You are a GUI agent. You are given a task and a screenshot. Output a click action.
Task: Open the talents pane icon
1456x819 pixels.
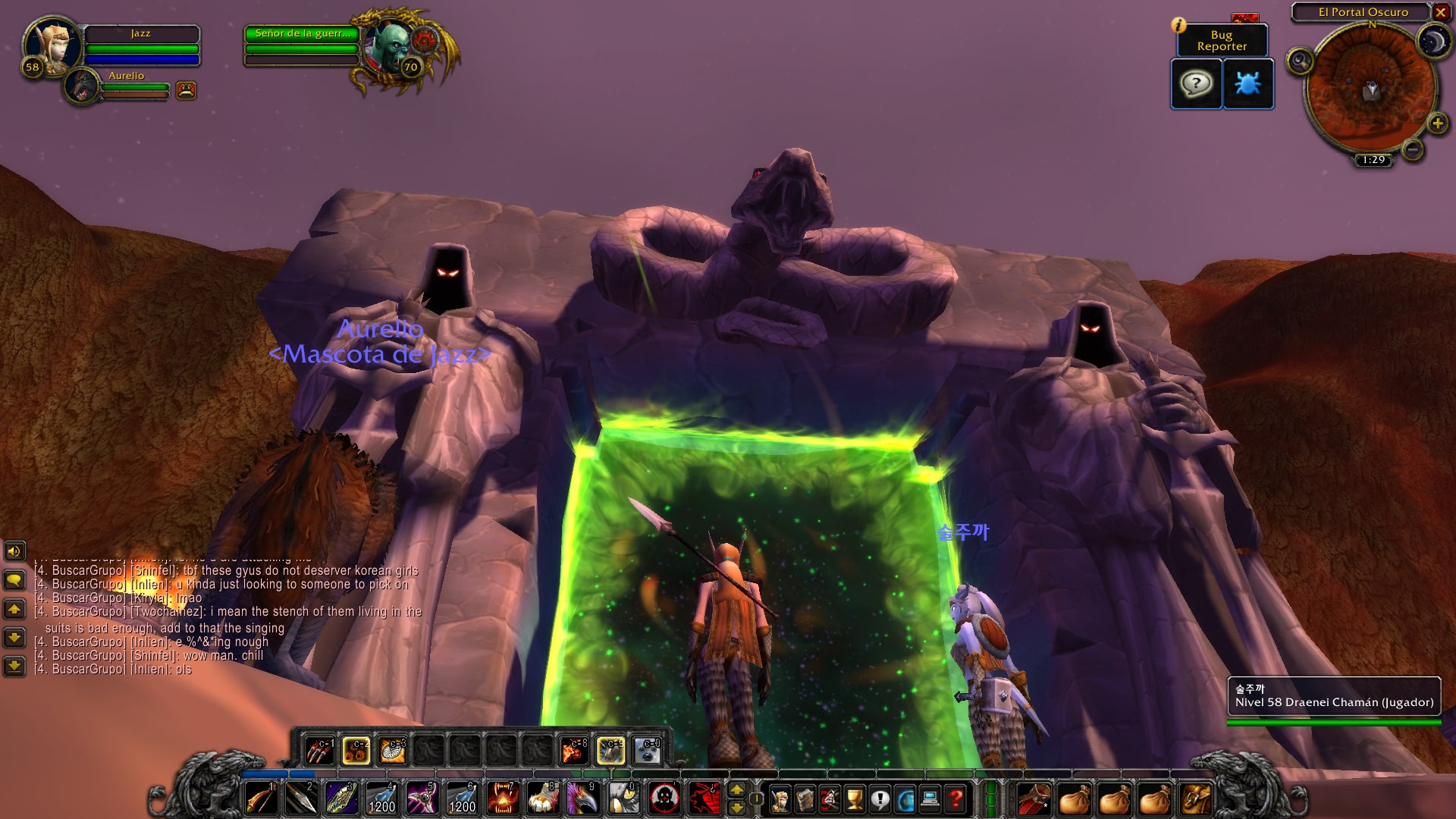tap(828, 800)
